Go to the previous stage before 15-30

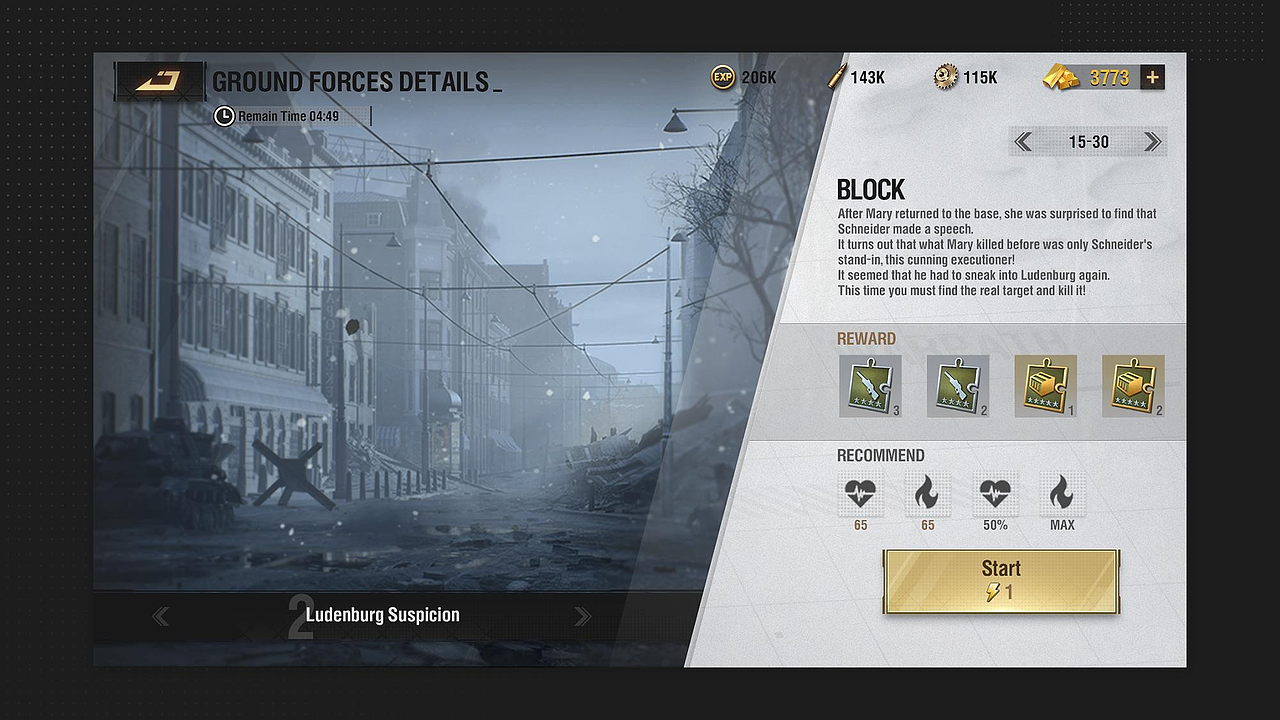[1023, 142]
